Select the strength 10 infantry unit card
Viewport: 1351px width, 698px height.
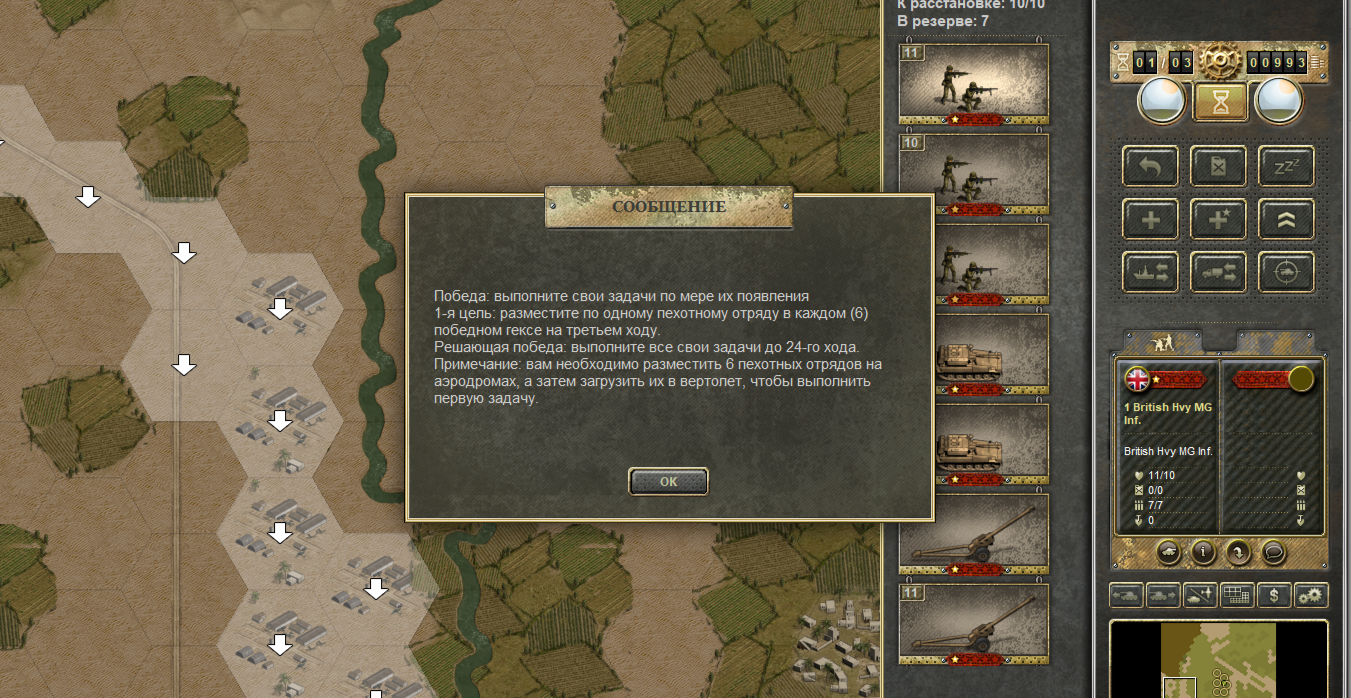[974, 174]
